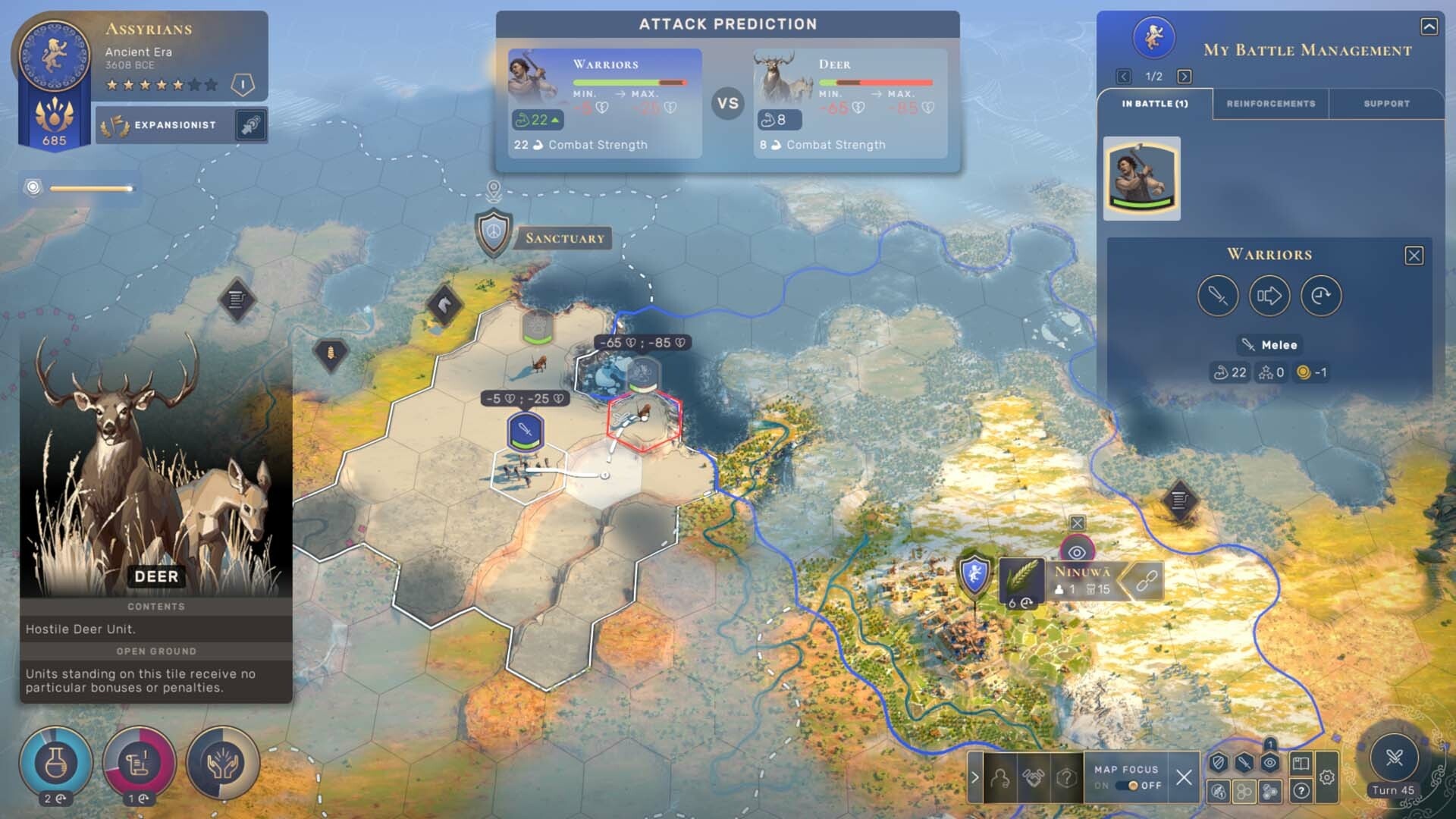Open the in-game encyclopedia book icon
This screenshot has height=819, width=1456.
click(x=1301, y=763)
